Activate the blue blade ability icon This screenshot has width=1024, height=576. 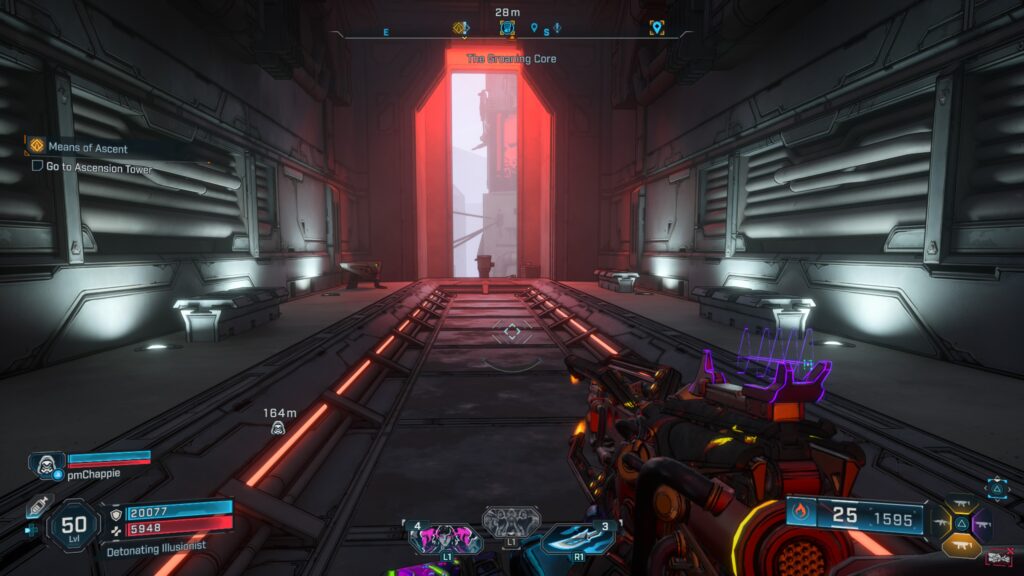coord(579,539)
